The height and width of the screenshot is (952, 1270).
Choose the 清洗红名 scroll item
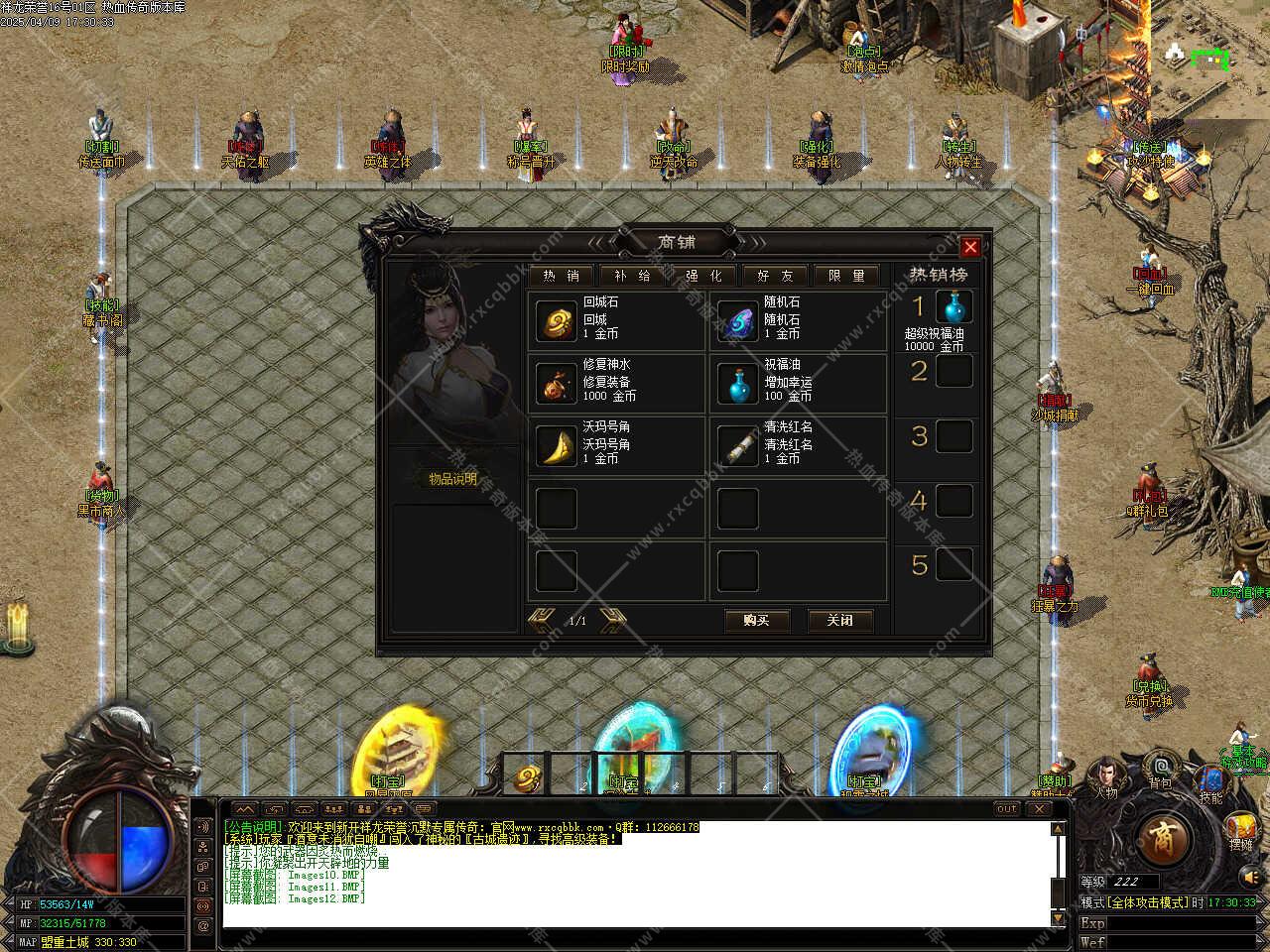coord(737,445)
